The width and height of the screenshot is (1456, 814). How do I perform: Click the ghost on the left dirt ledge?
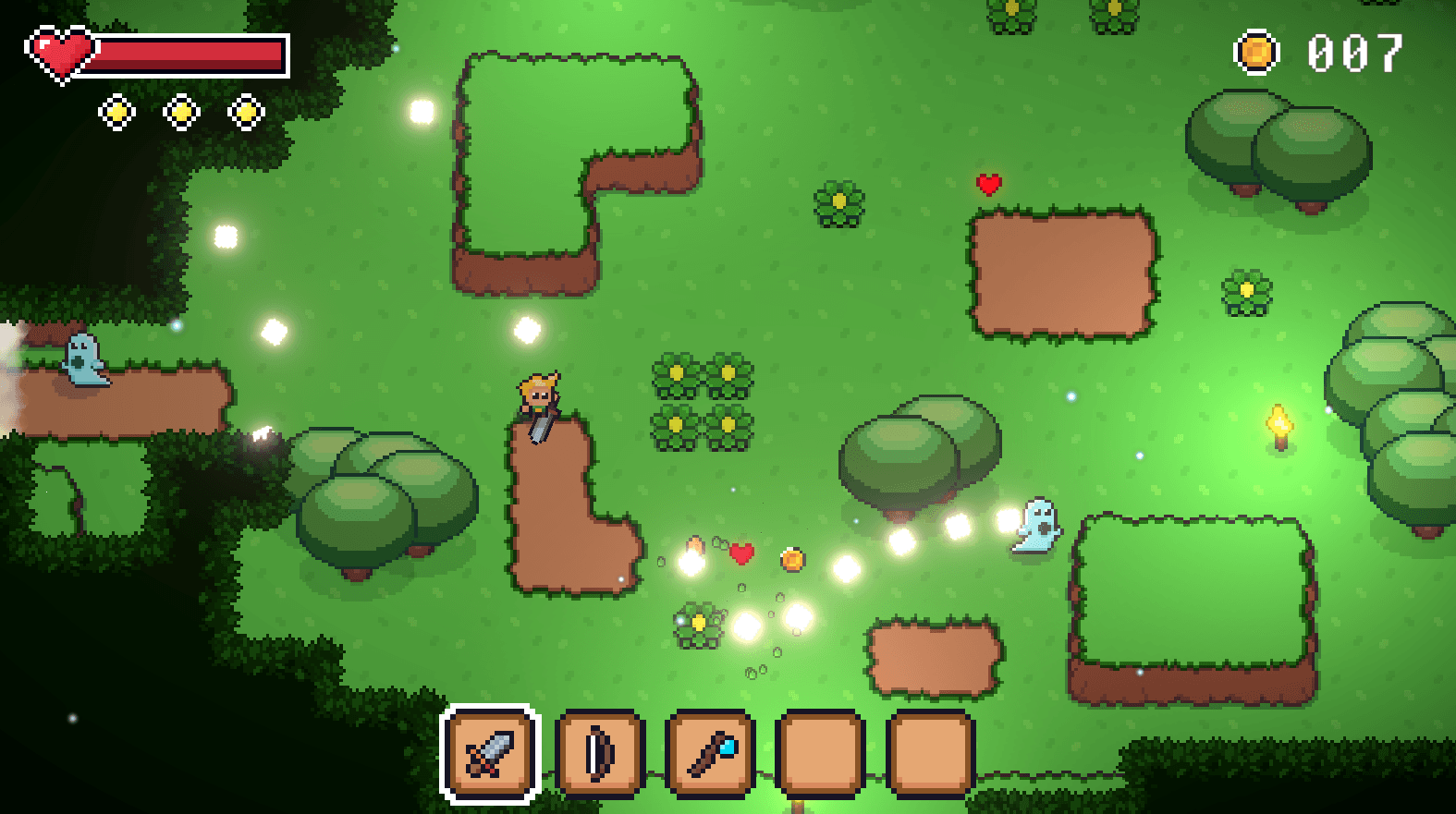(81, 361)
